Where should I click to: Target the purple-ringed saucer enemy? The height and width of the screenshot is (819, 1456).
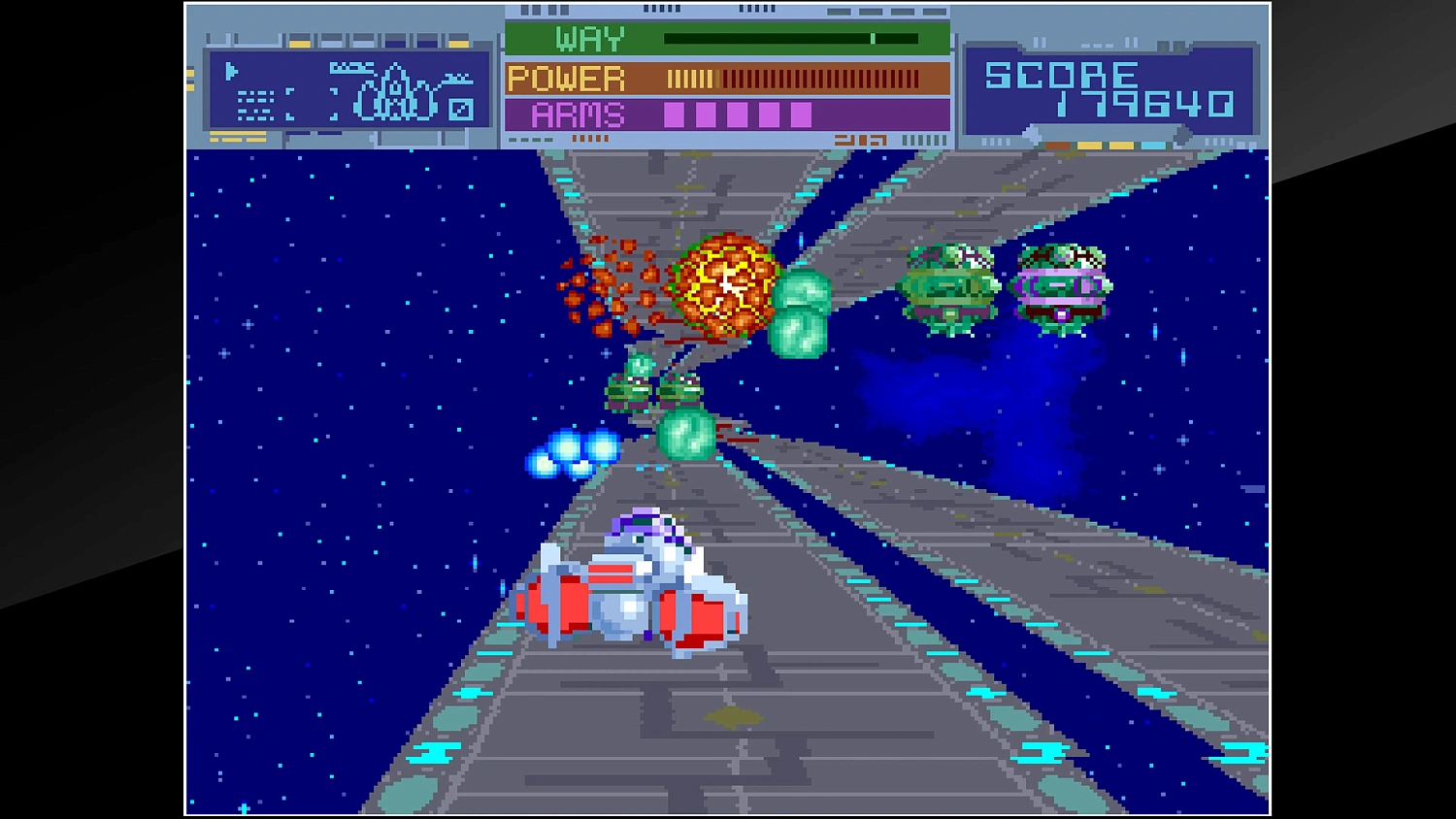click(1061, 284)
